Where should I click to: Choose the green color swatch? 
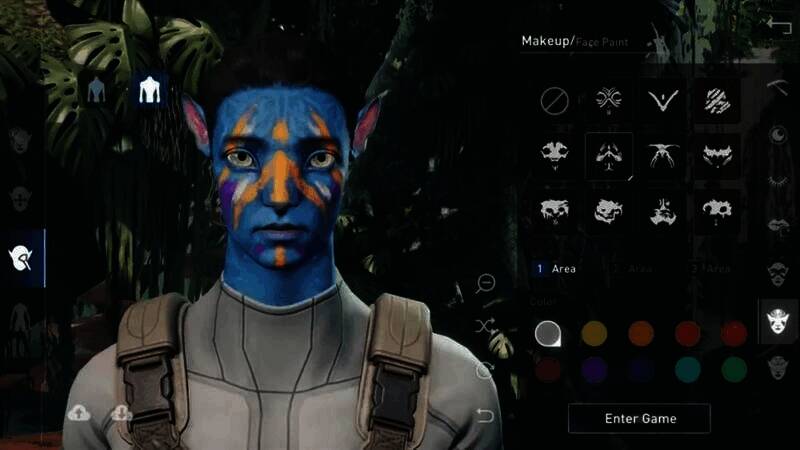(x=734, y=369)
